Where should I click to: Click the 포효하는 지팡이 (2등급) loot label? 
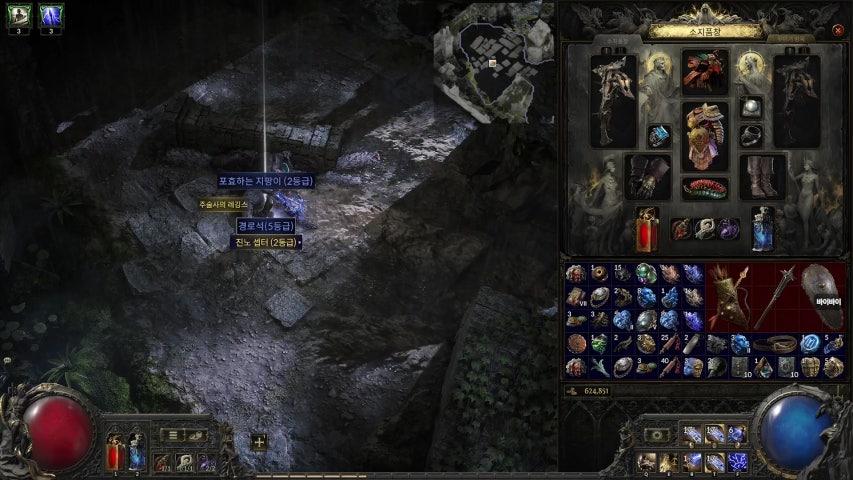tap(265, 181)
